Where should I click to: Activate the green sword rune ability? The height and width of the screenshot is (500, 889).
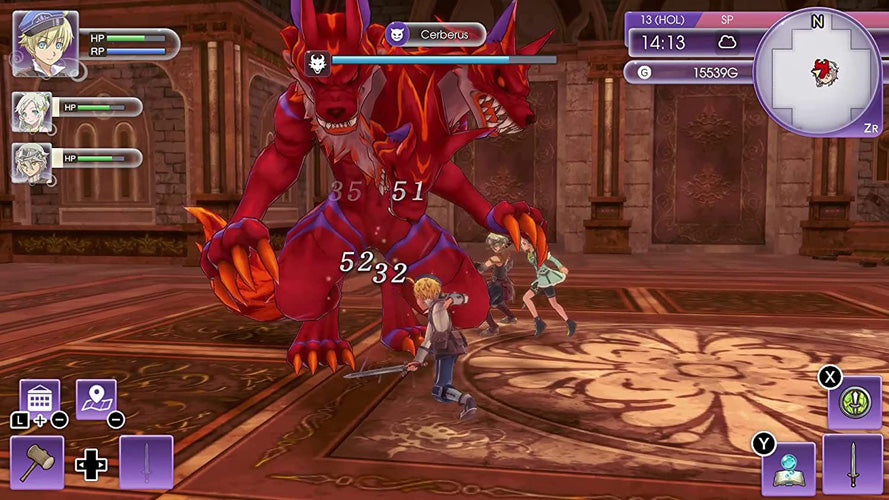tap(854, 402)
